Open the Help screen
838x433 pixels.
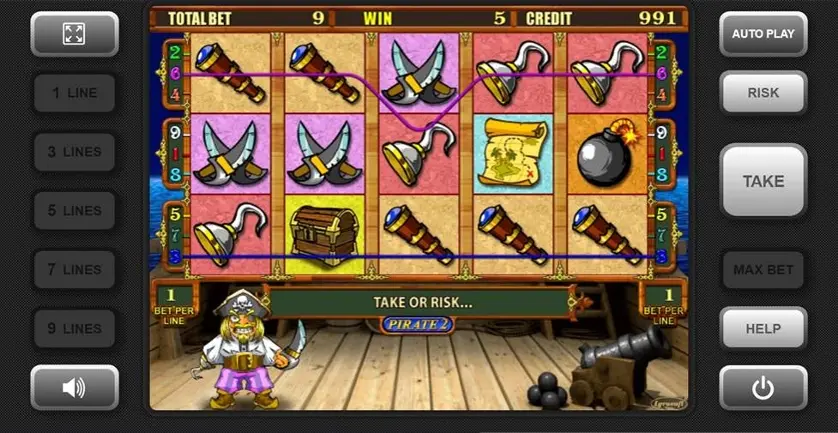[x=763, y=329]
